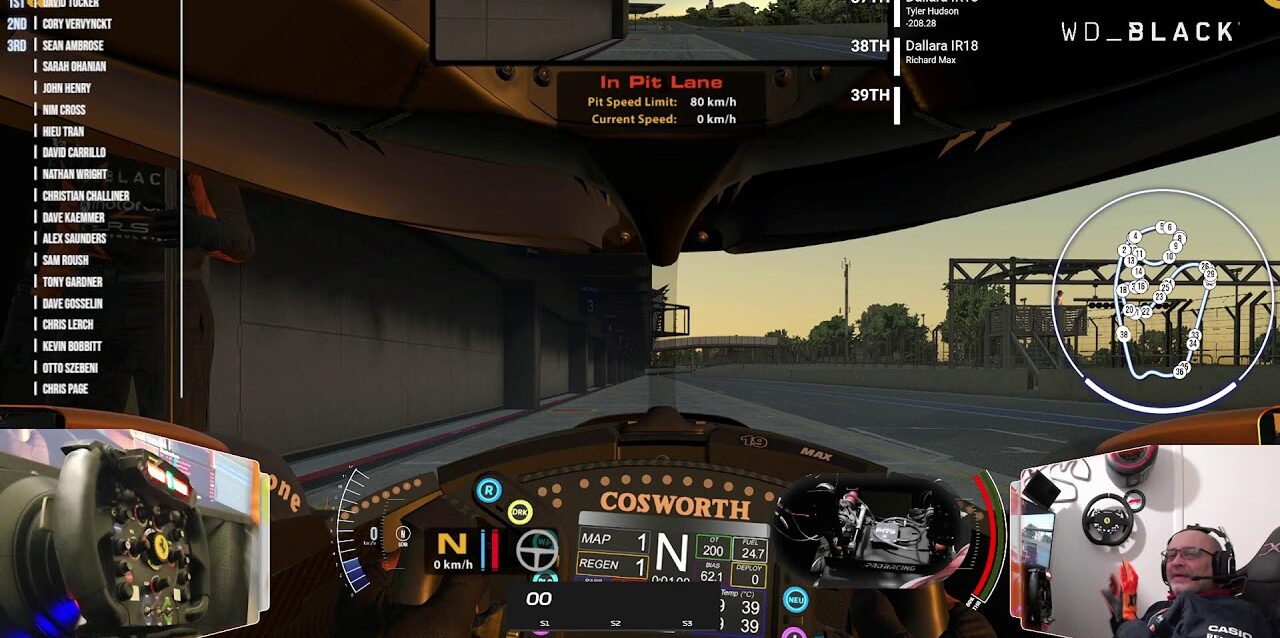
Task: Select driver Nim Cross
Action: 64,110
